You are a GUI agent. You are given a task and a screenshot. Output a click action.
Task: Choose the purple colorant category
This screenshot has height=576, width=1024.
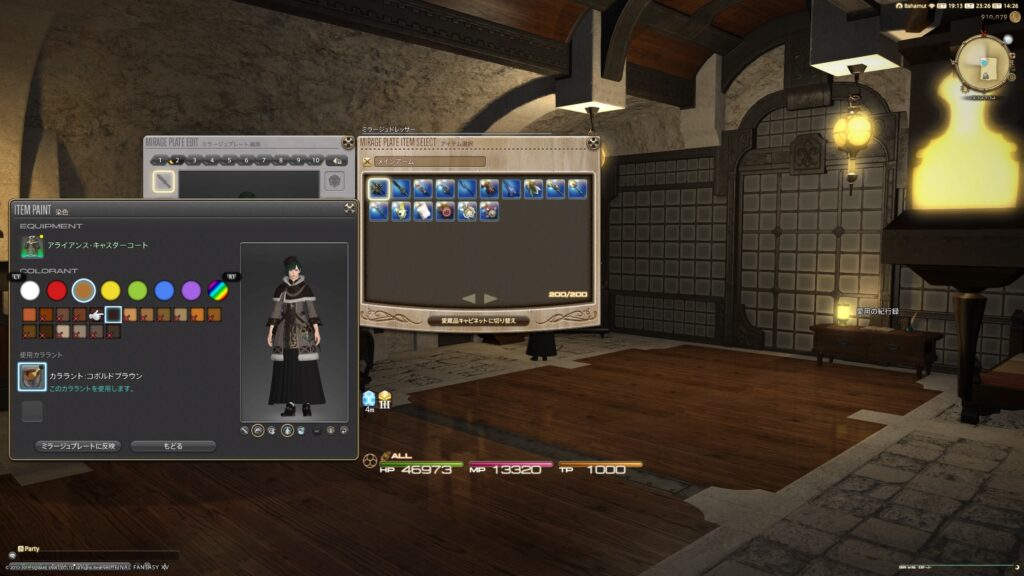191,290
